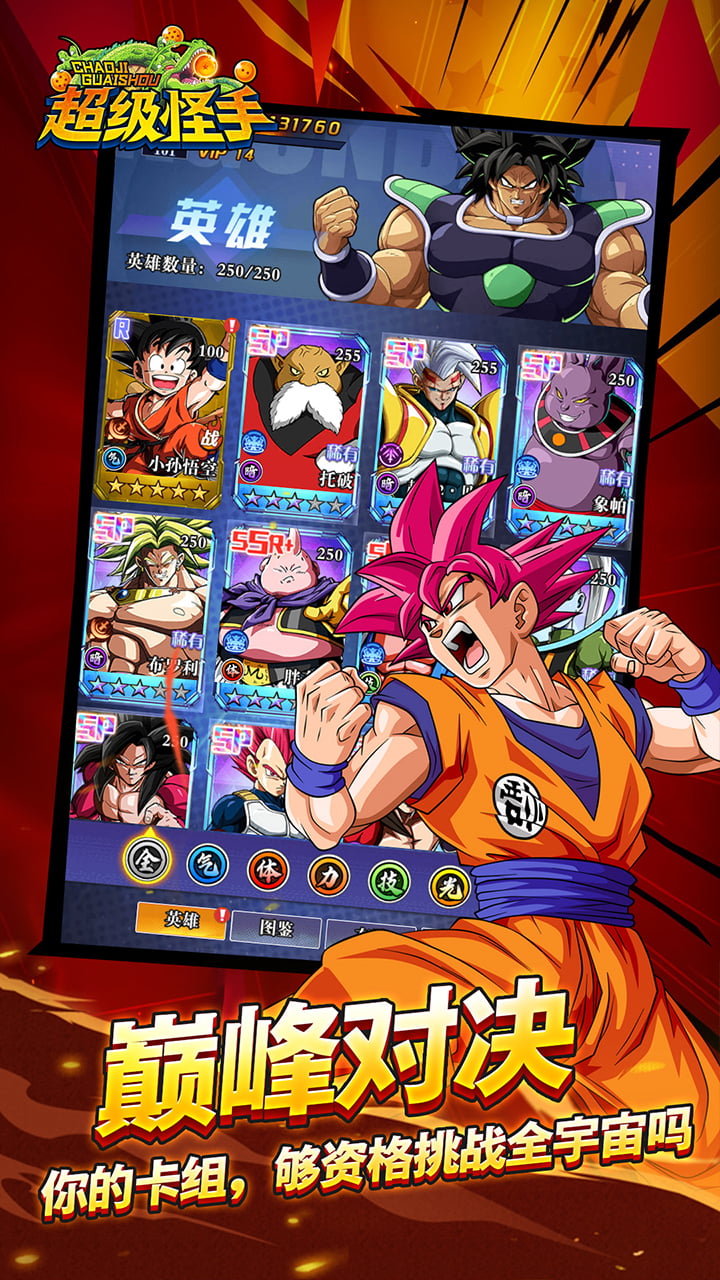This screenshot has width=720, height=1280.
Task: Filter heroes by 力 type
Action: pyautogui.click(x=328, y=875)
